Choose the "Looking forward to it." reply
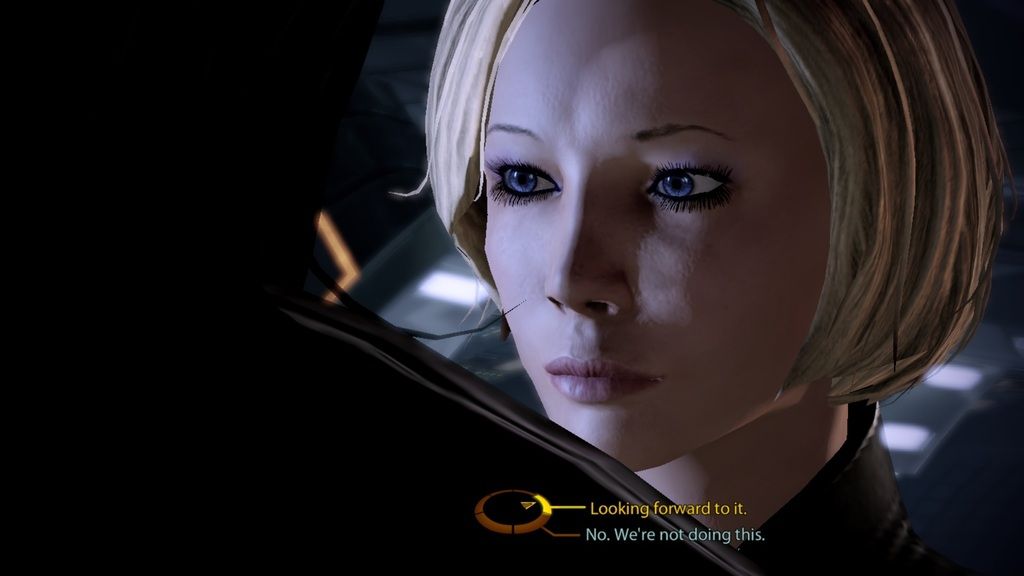The height and width of the screenshot is (576, 1024). (667, 508)
